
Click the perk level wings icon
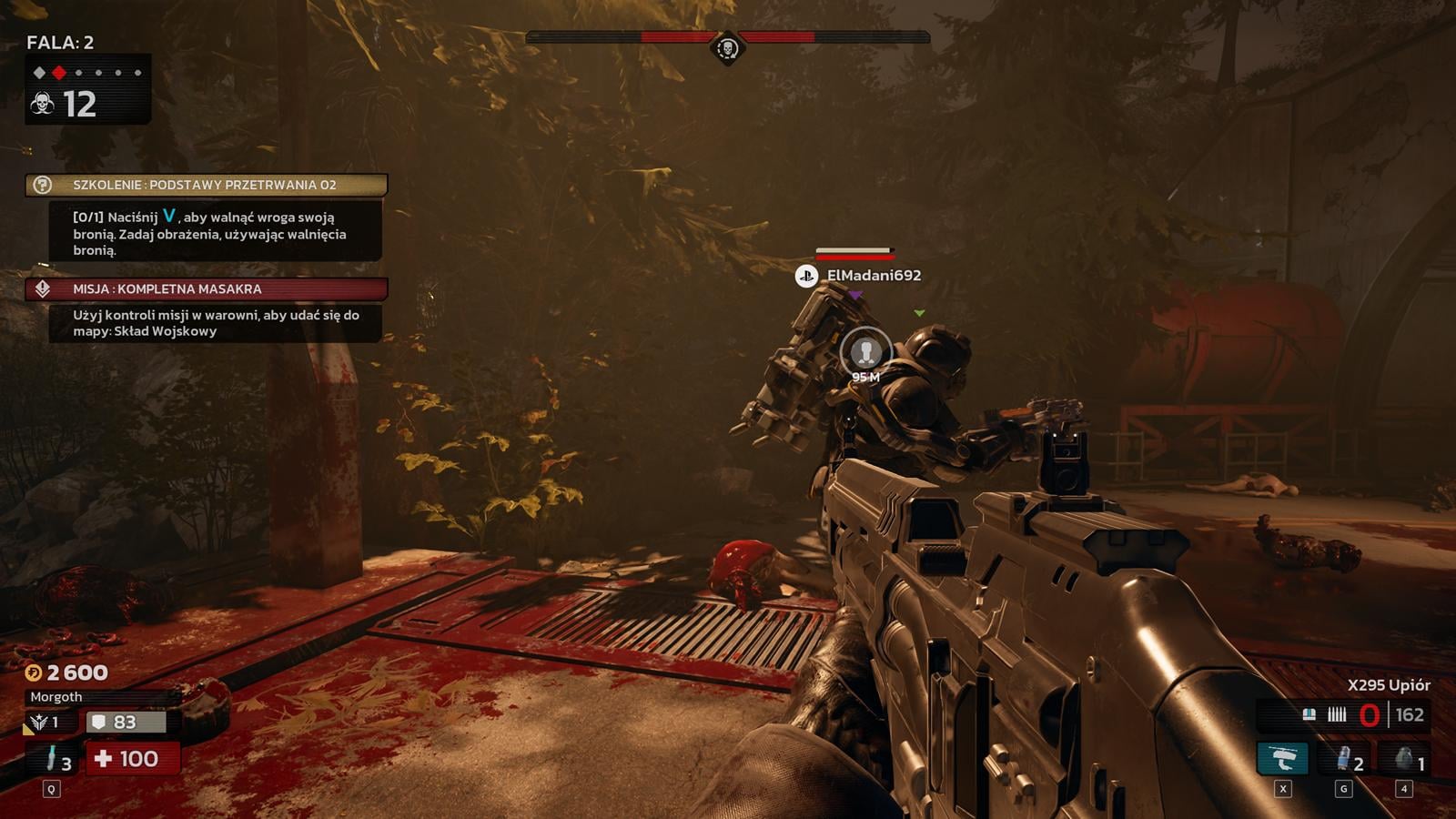pos(39,723)
